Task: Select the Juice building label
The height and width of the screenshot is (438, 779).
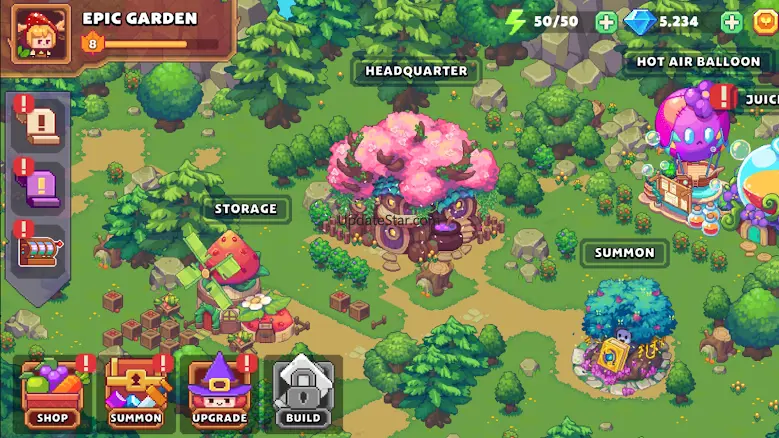Action: click(x=761, y=100)
